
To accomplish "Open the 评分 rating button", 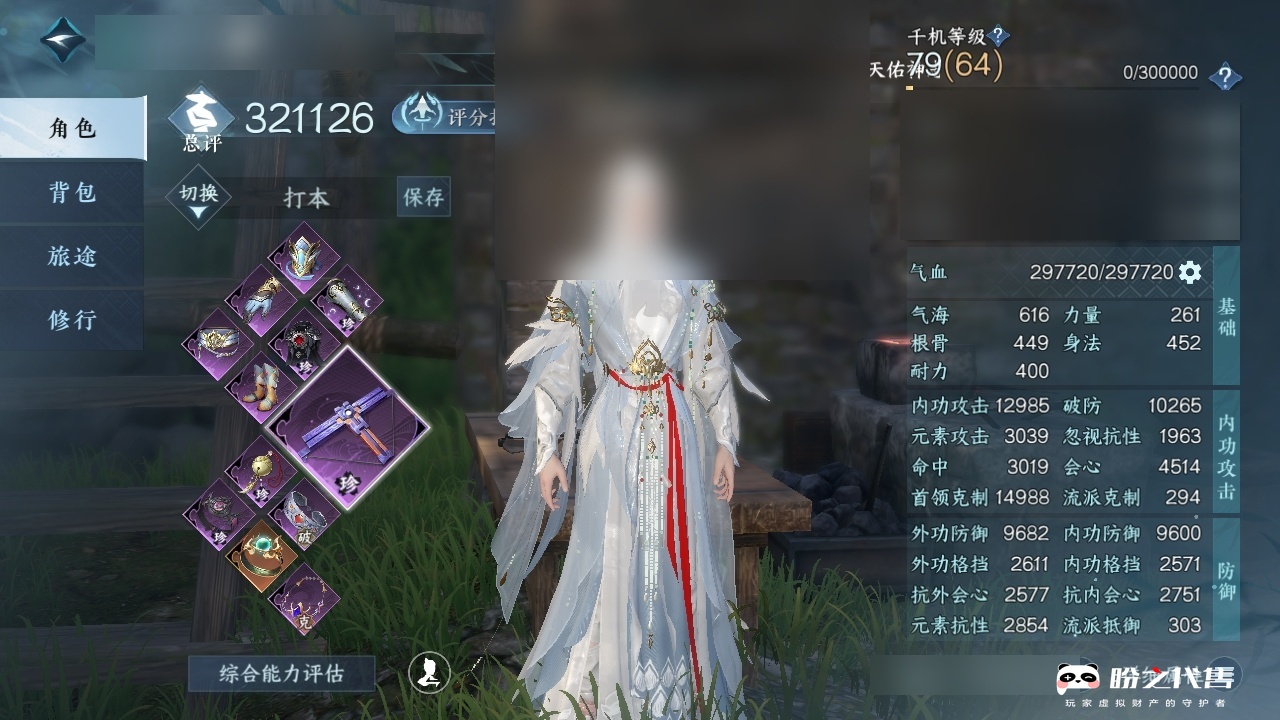I will [446, 116].
